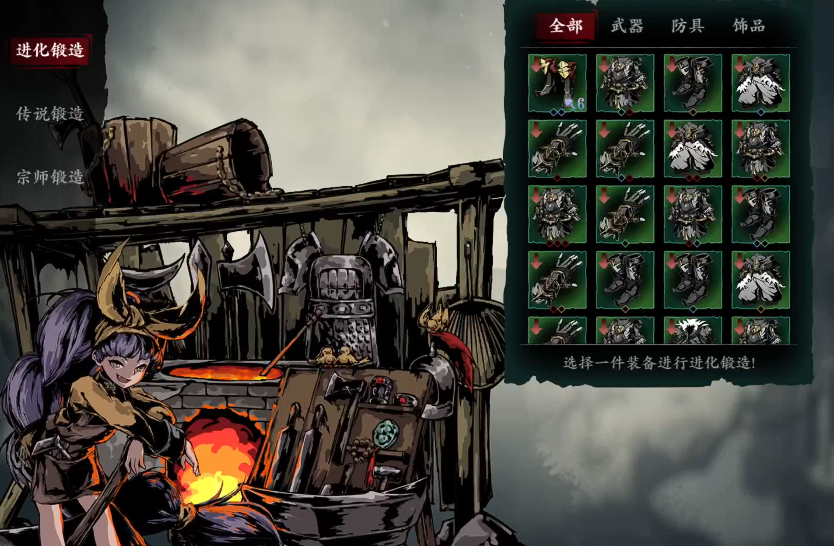Switch to 宗师锻造 forging
This screenshot has height=546, width=834.
50,177
